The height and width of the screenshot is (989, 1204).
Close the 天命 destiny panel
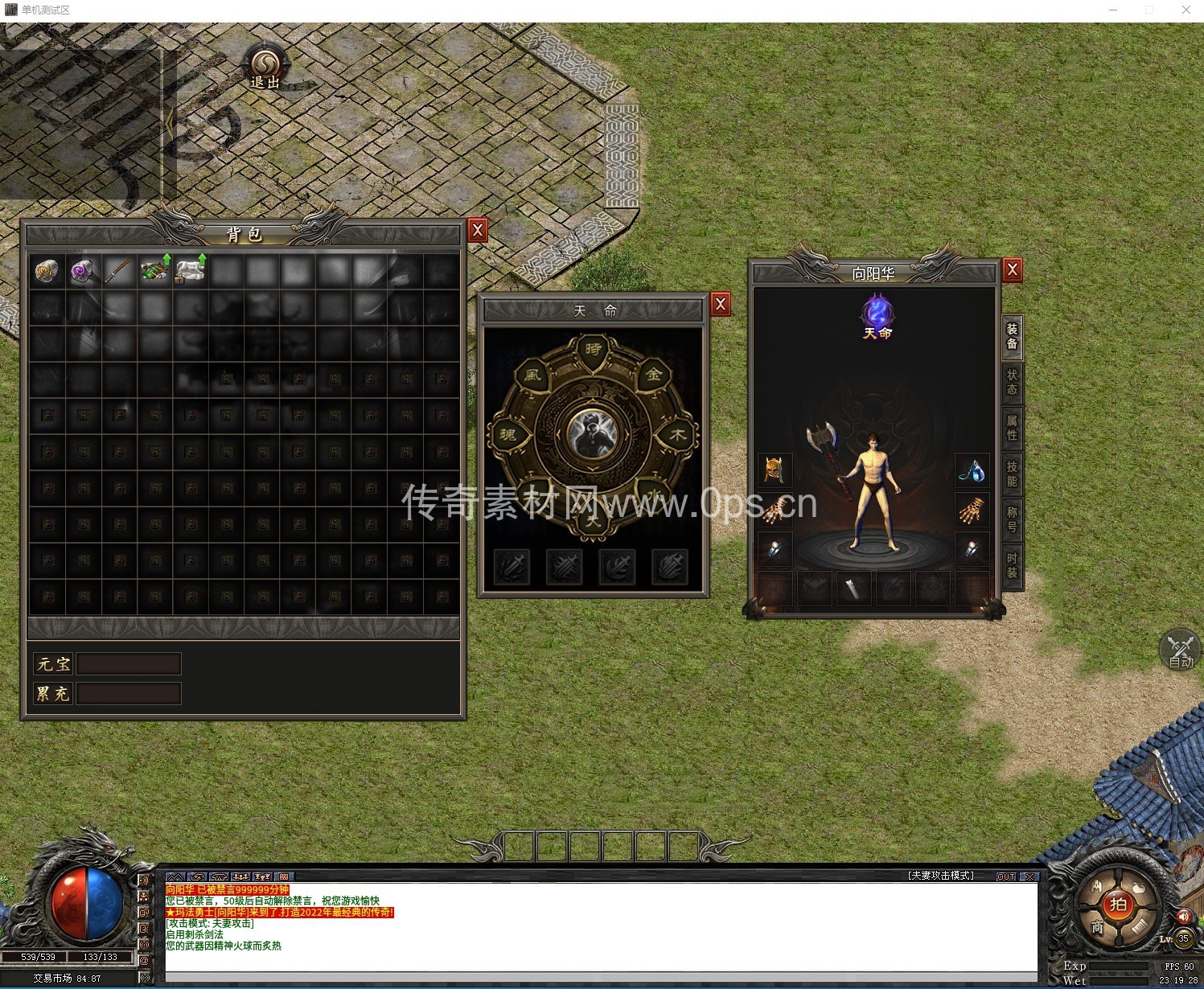[x=721, y=304]
